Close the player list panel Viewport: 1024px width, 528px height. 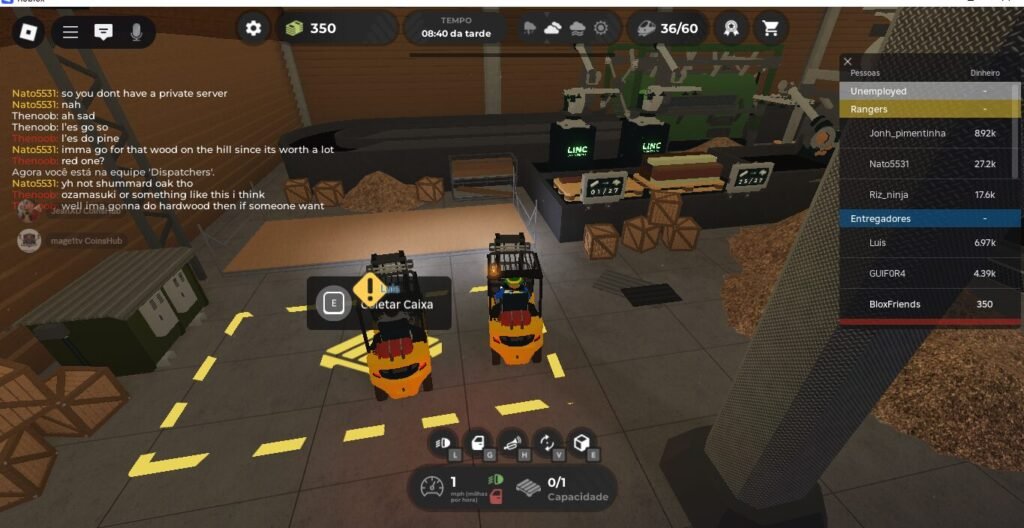pyautogui.click(x=848, y=61)
